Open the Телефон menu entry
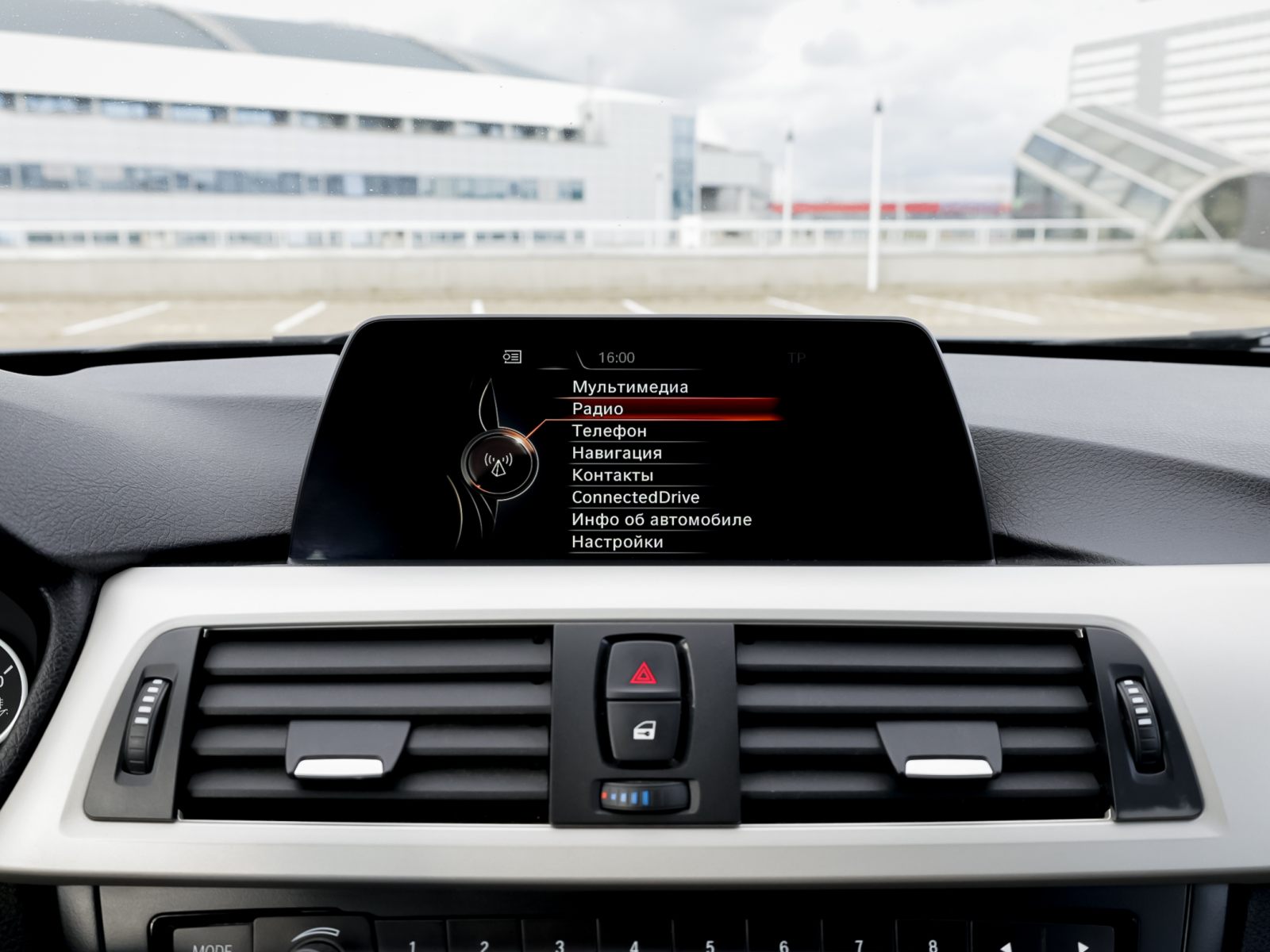The image size is (1270, 952). (609, 432)
